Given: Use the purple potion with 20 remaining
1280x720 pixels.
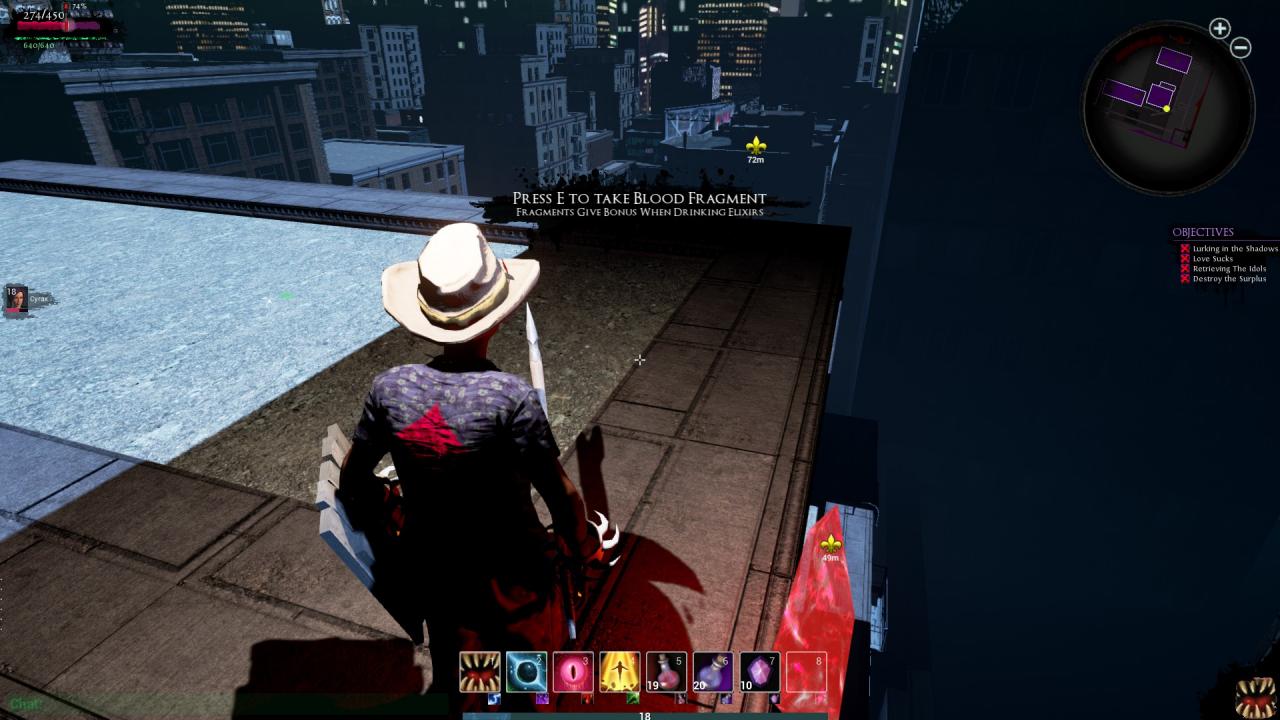Looking at the screenshot, I should pyautogui.click(x=712, y=672).
